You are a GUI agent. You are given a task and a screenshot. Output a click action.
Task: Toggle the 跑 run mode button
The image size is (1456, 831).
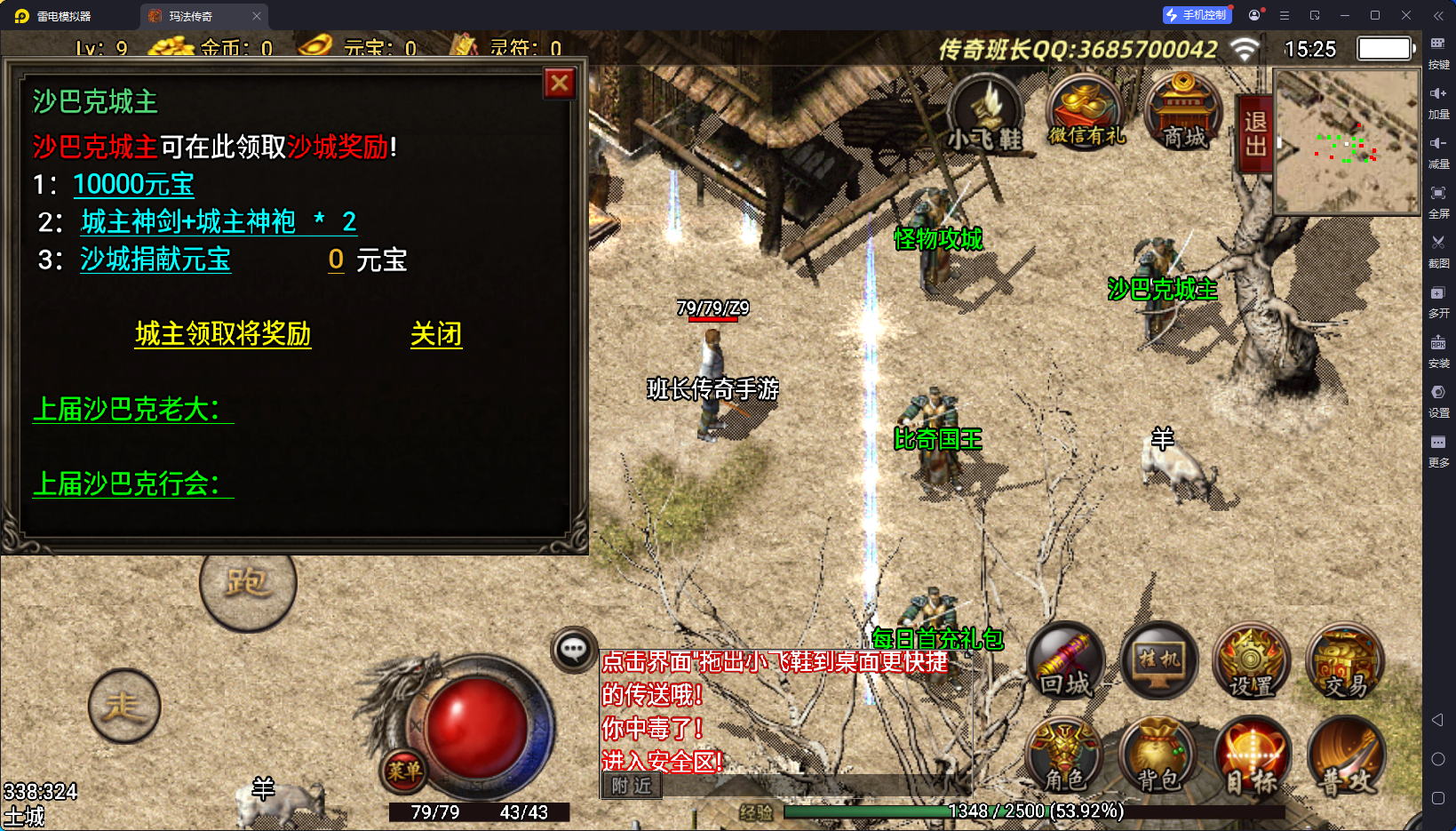[248, 584]
